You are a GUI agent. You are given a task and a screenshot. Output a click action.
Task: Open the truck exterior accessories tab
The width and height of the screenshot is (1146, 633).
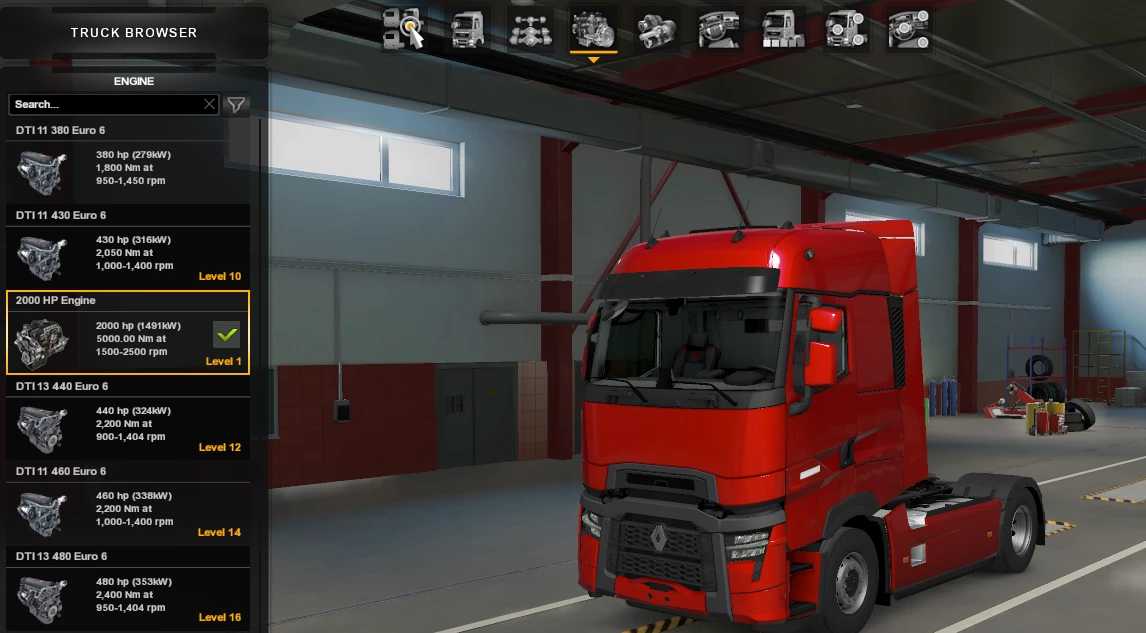click(845, 29)
